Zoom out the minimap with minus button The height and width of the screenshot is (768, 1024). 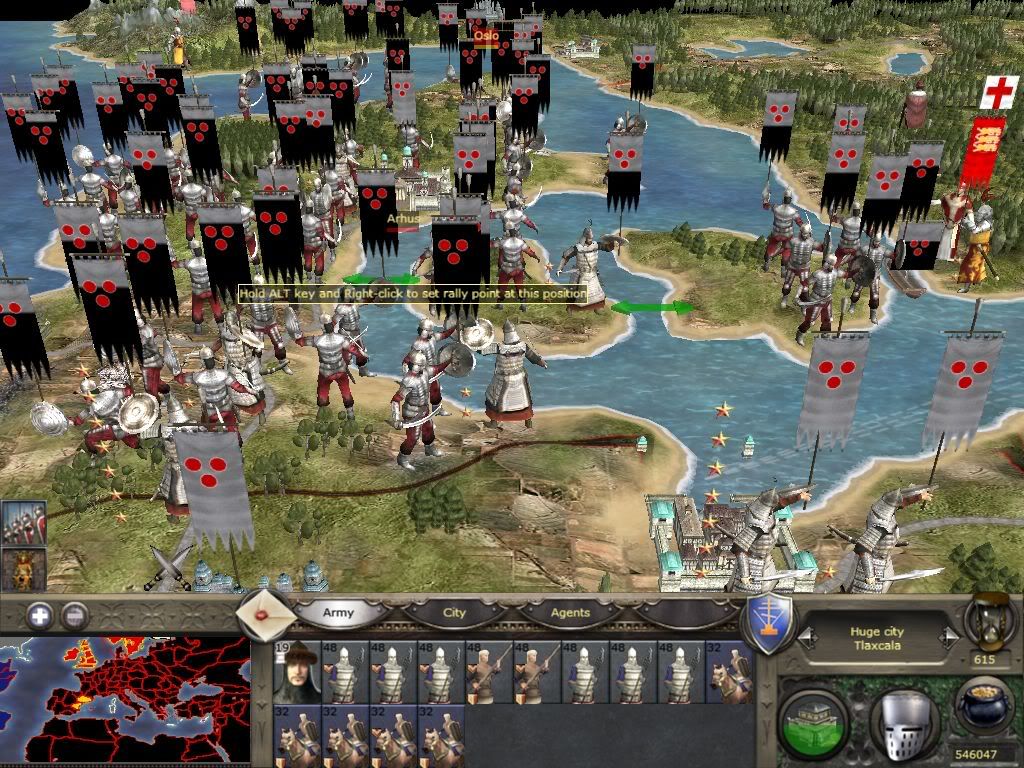[x=74, y=616]
